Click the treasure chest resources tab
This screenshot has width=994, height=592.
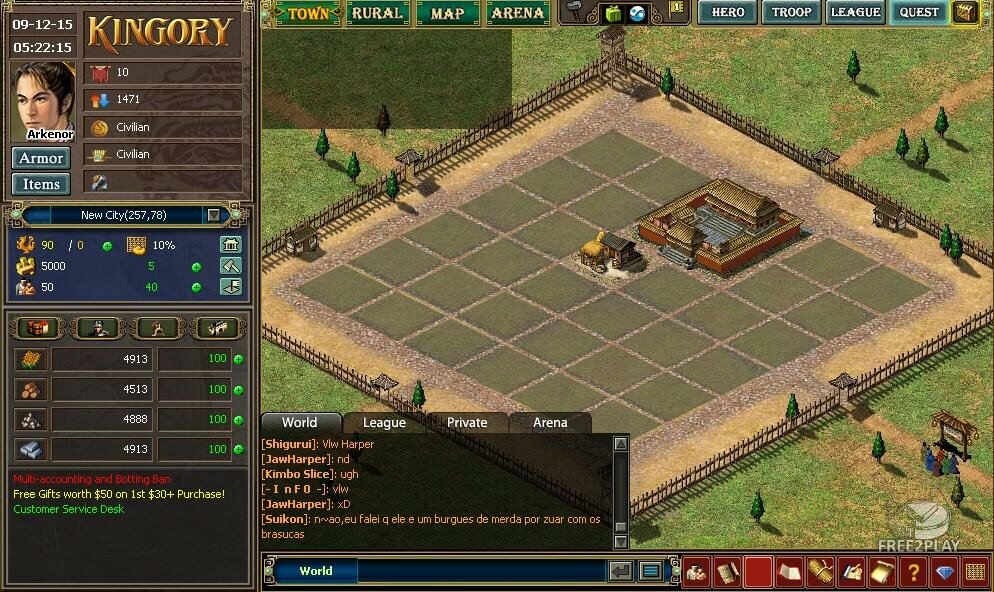point(39,327)
